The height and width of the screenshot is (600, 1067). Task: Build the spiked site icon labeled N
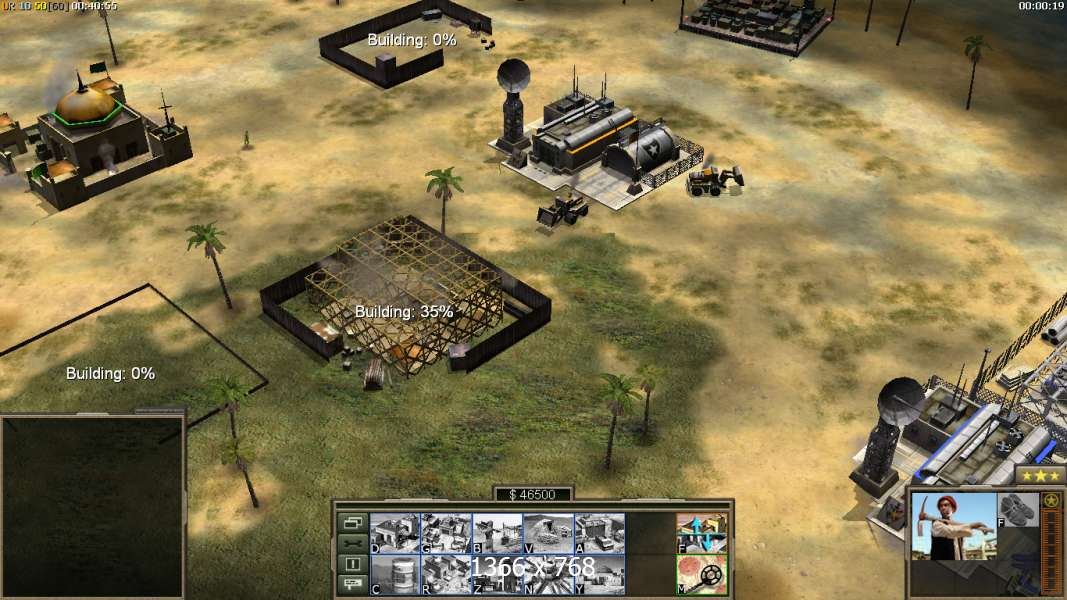point(548,574)
